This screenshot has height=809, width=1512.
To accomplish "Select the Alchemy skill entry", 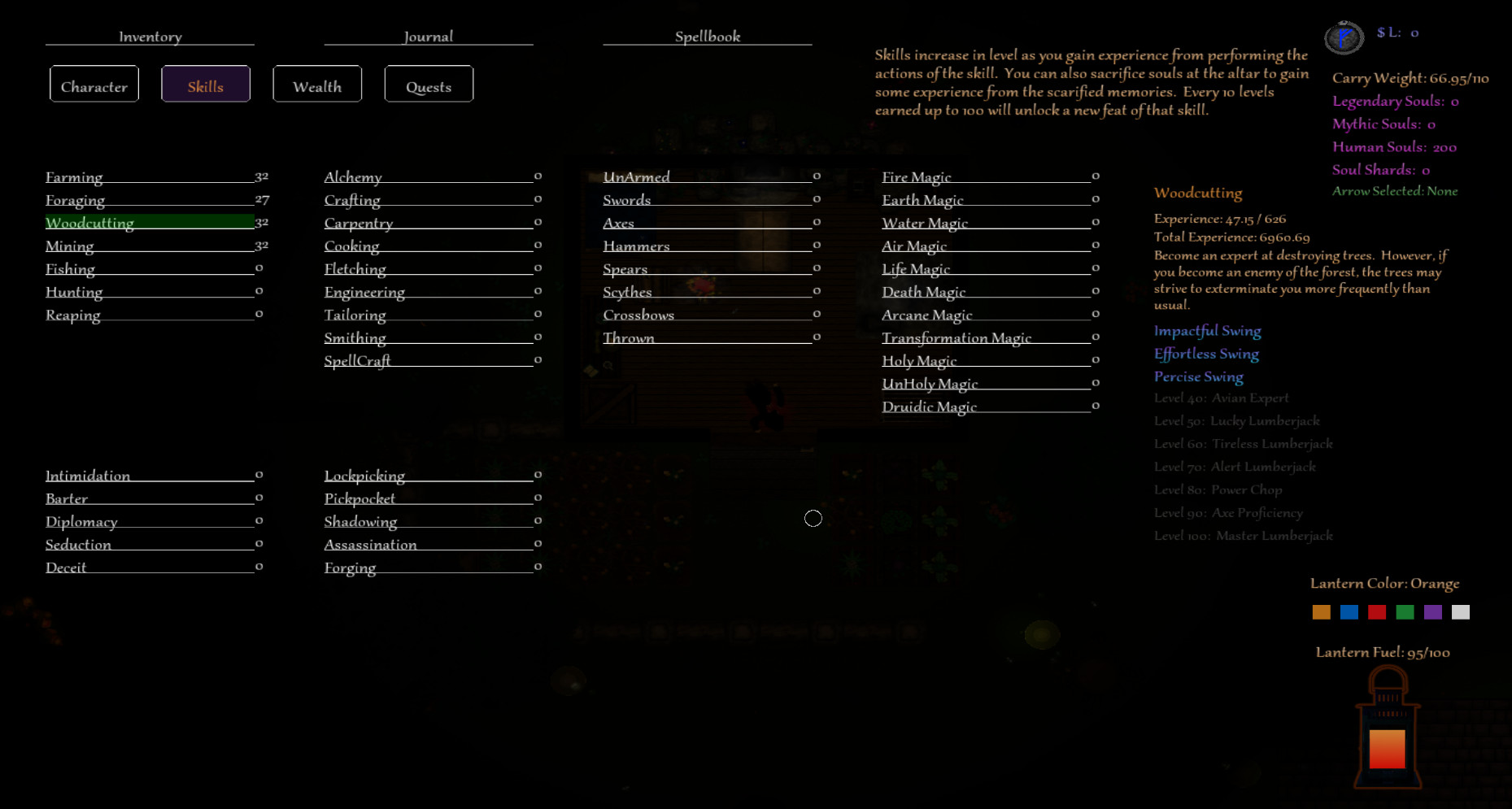I will [354, 176].
